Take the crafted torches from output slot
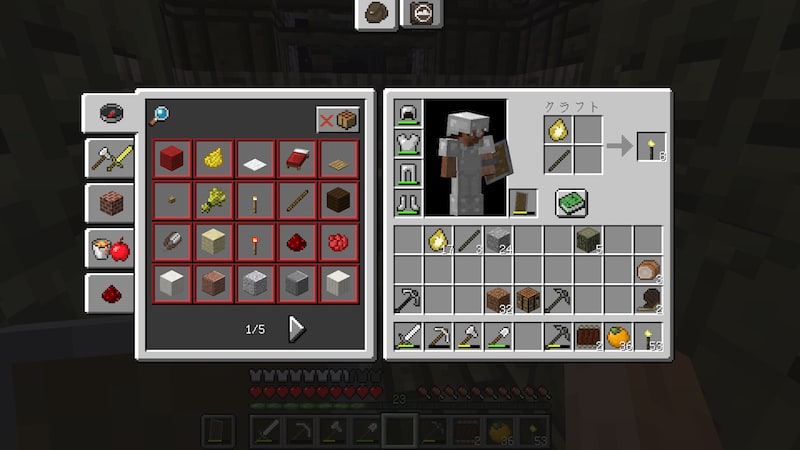Image resolution: width=800 pixels, height=450 pixels. 651,146
